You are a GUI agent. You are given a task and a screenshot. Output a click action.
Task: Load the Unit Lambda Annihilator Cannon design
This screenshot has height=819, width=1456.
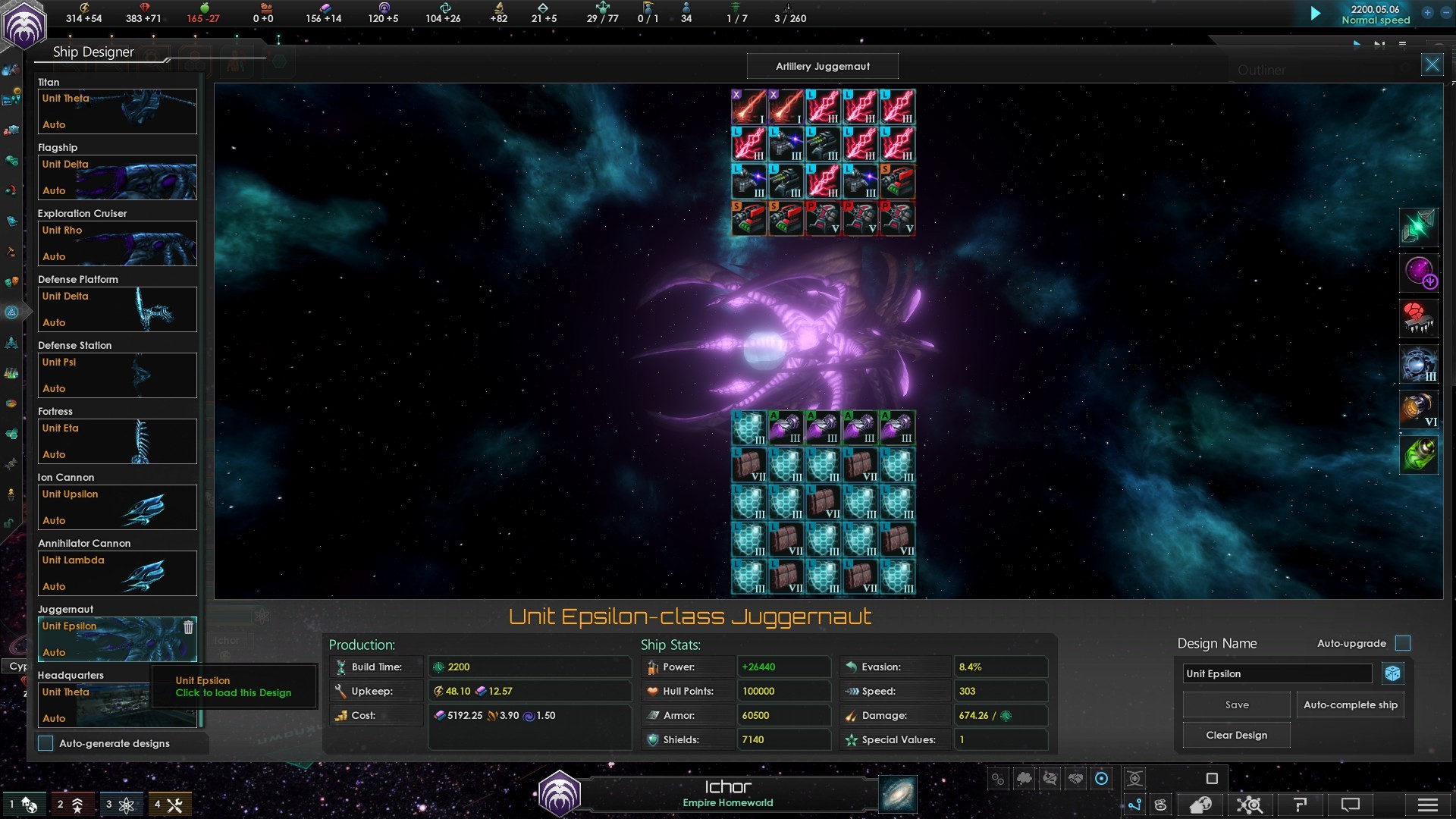pyautogui.click(x=117, y=573)
